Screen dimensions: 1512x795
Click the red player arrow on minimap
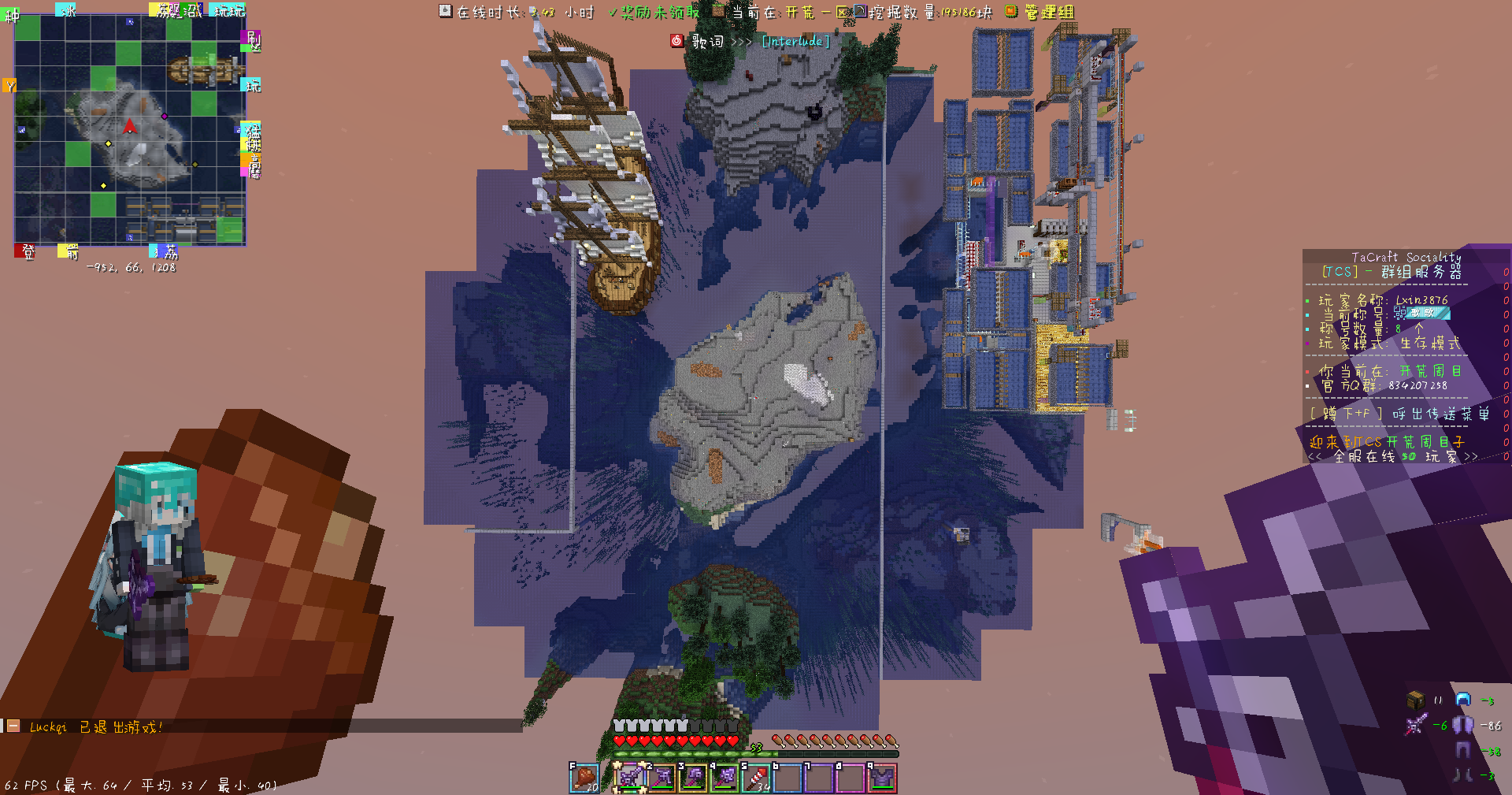(130, 126)
